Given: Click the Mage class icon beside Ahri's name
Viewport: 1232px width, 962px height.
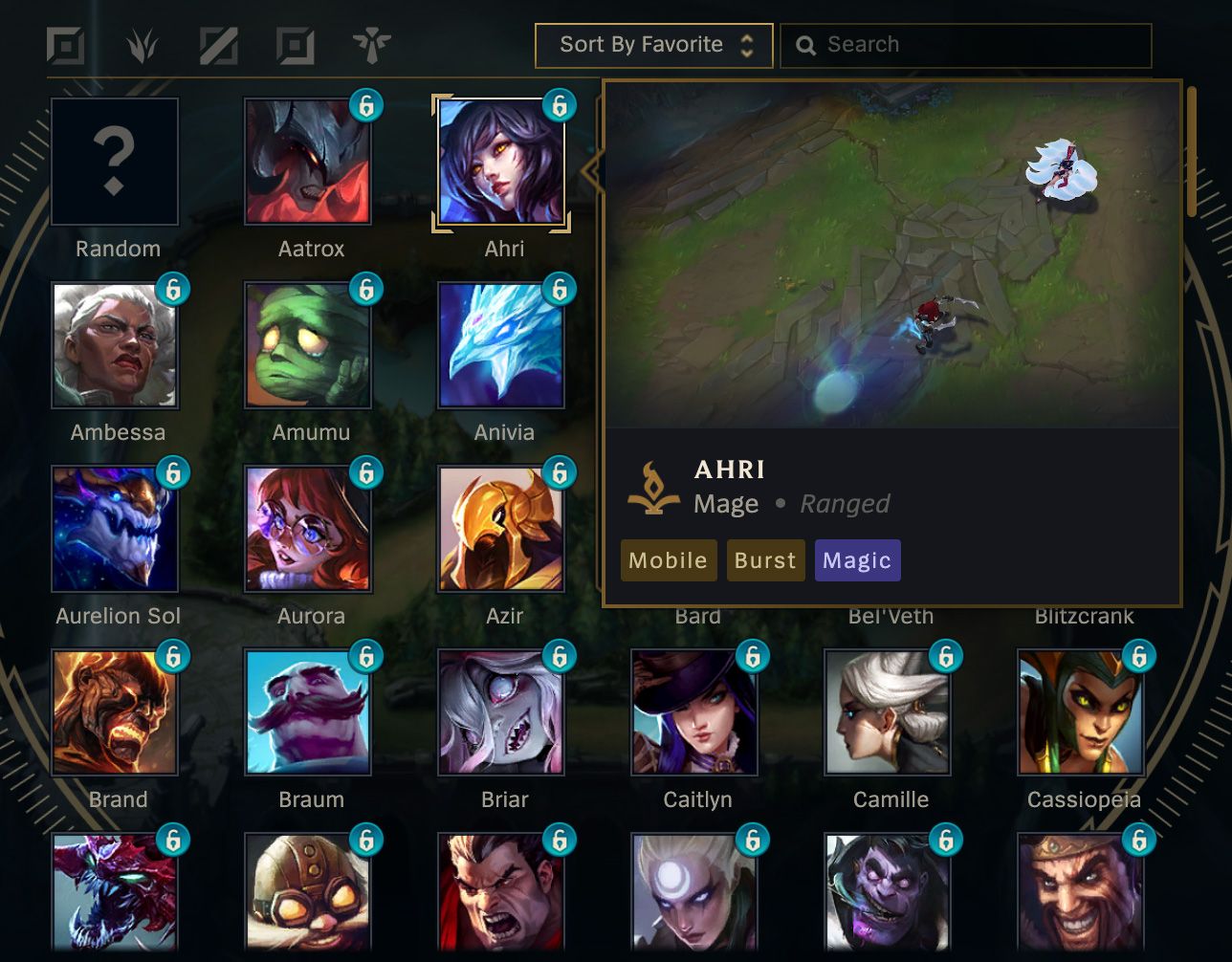Looking at the screenshot, I should click(x=652, y=486).
